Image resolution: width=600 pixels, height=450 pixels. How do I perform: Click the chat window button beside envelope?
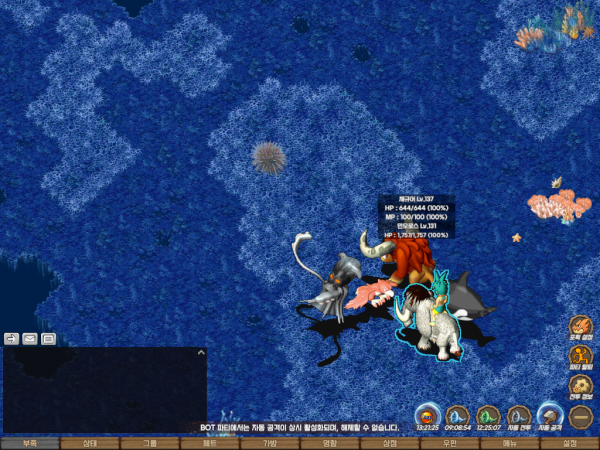coord(48,338)
